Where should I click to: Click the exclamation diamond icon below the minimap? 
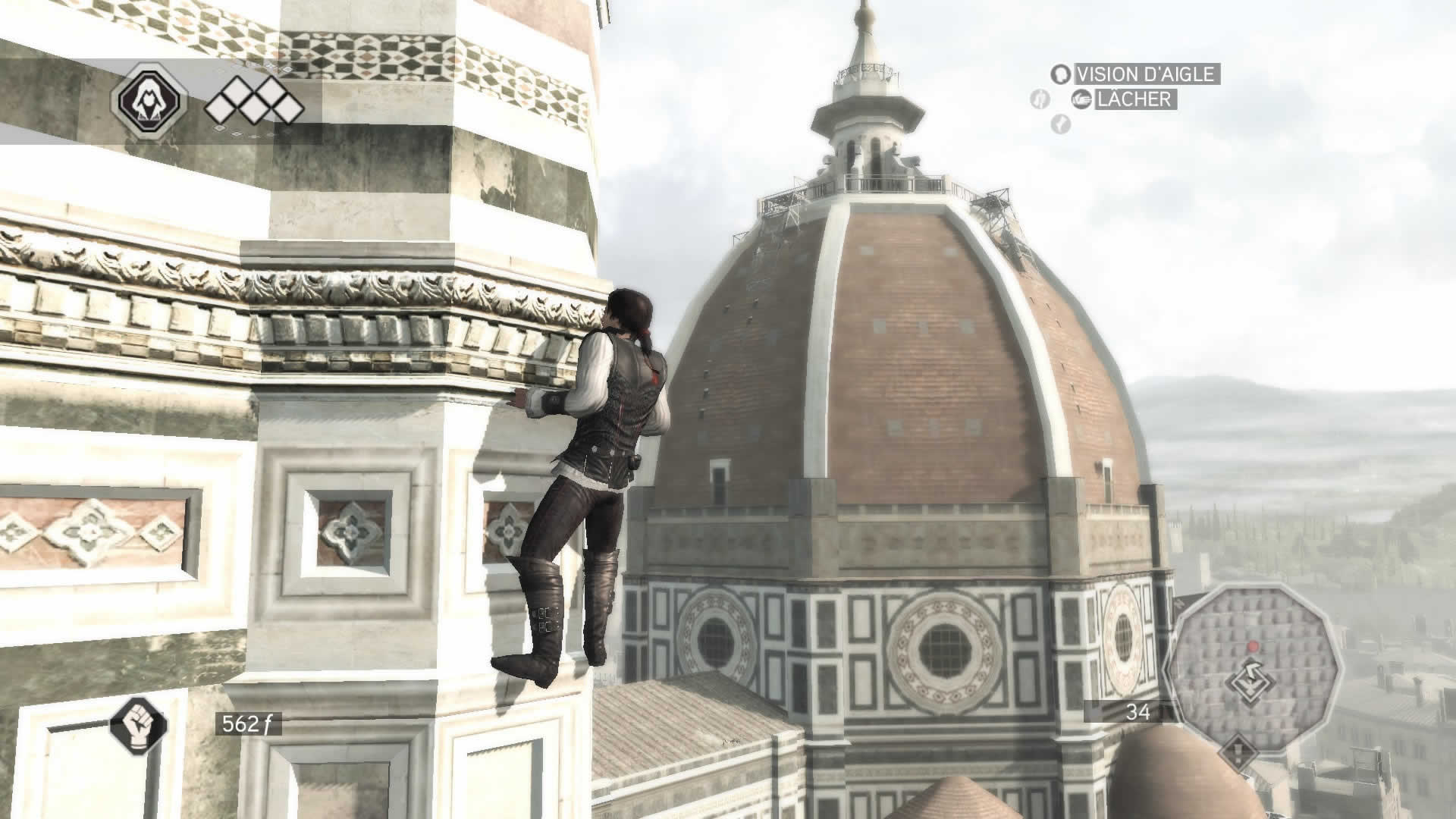click(x=1238, y=753)
